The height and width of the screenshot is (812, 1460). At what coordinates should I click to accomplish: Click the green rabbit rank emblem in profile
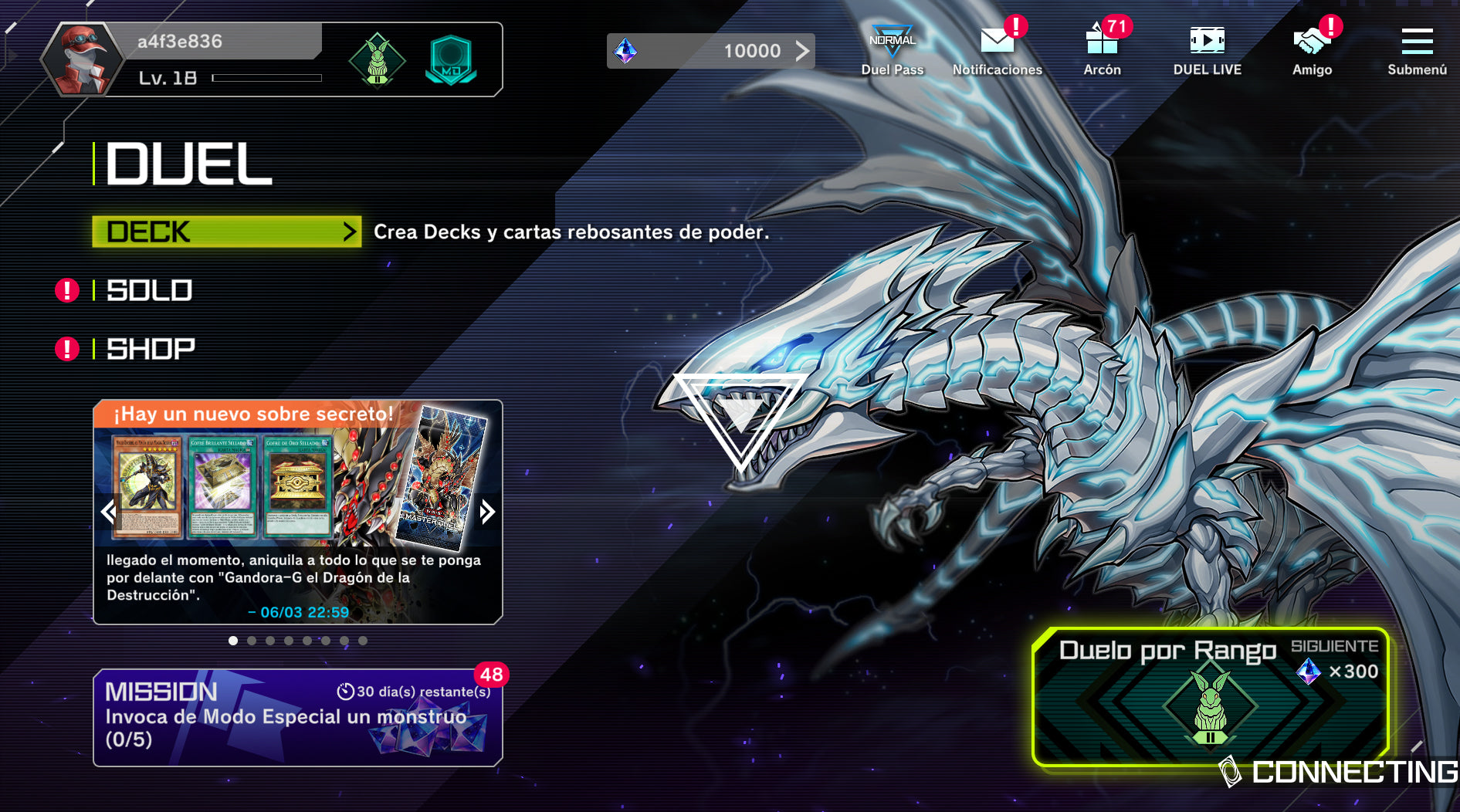(377, 60)
